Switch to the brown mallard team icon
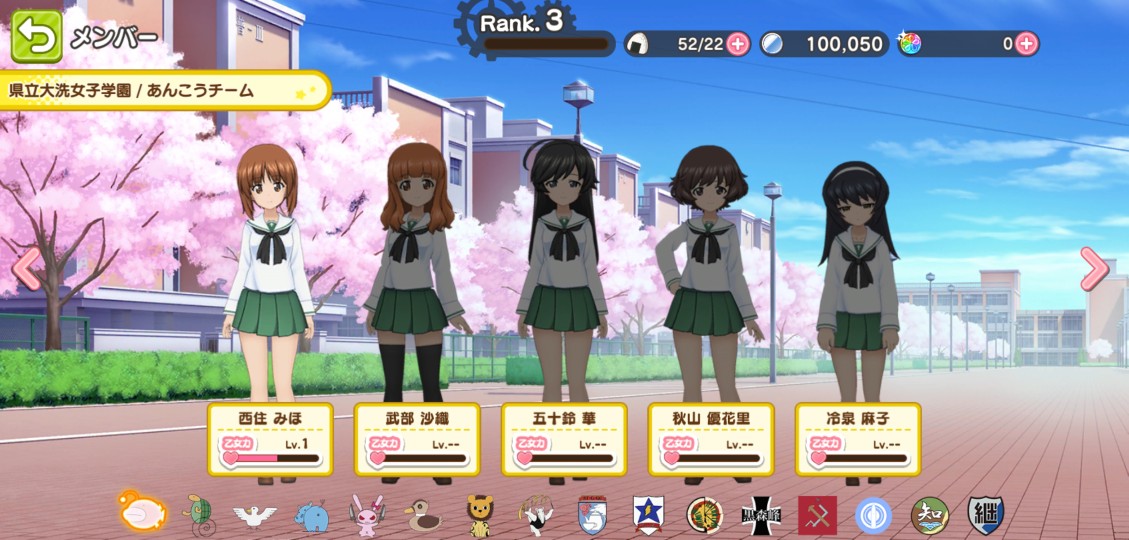The height and width of the screenshot is (540, 1129). tap(423, 515)
